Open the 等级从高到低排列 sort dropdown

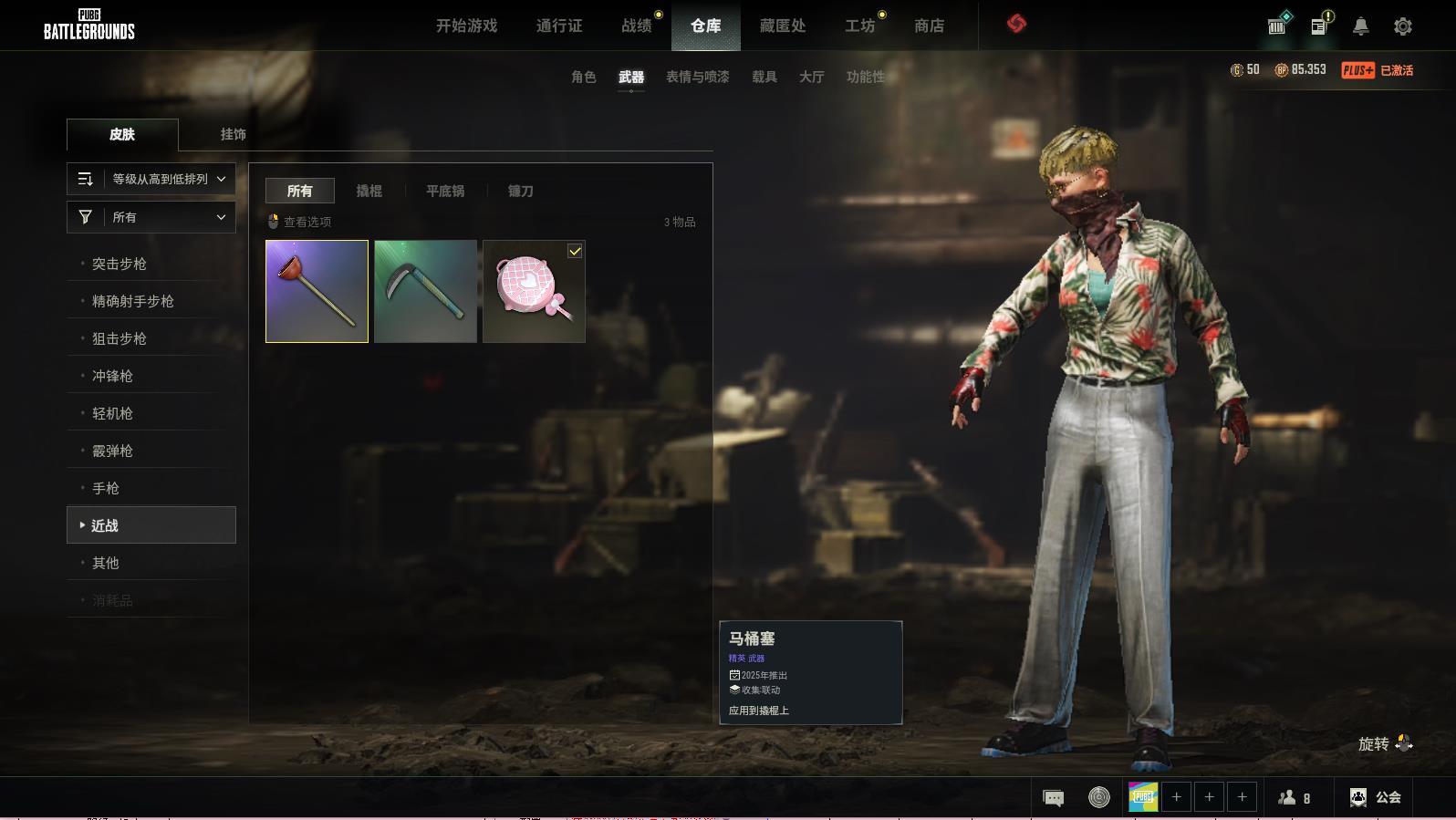click(x=151, y=179)
